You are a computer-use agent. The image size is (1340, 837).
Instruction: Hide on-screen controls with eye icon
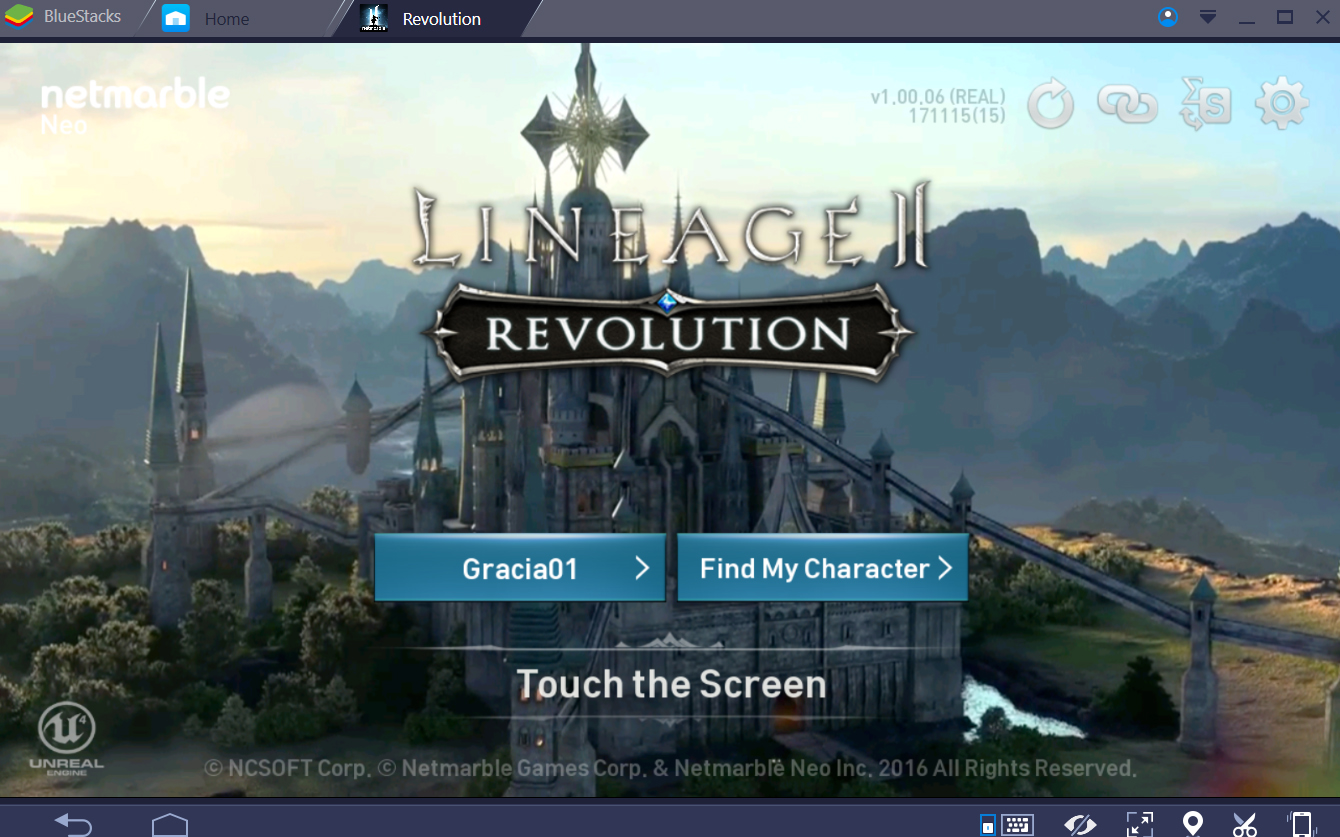coord(1081,824)
